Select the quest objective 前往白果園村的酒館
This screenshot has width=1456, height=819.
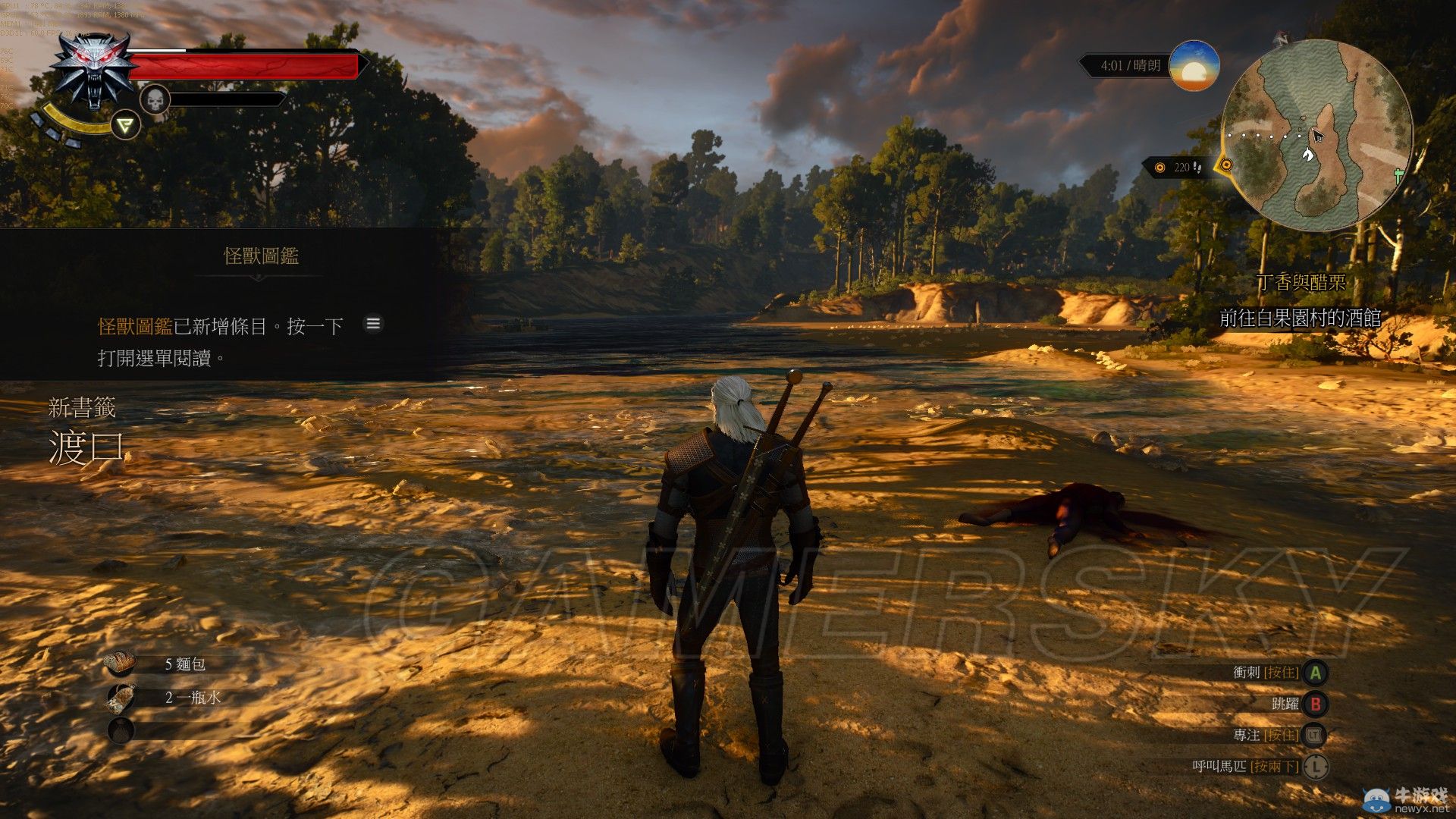click(x=1300, y=318)
